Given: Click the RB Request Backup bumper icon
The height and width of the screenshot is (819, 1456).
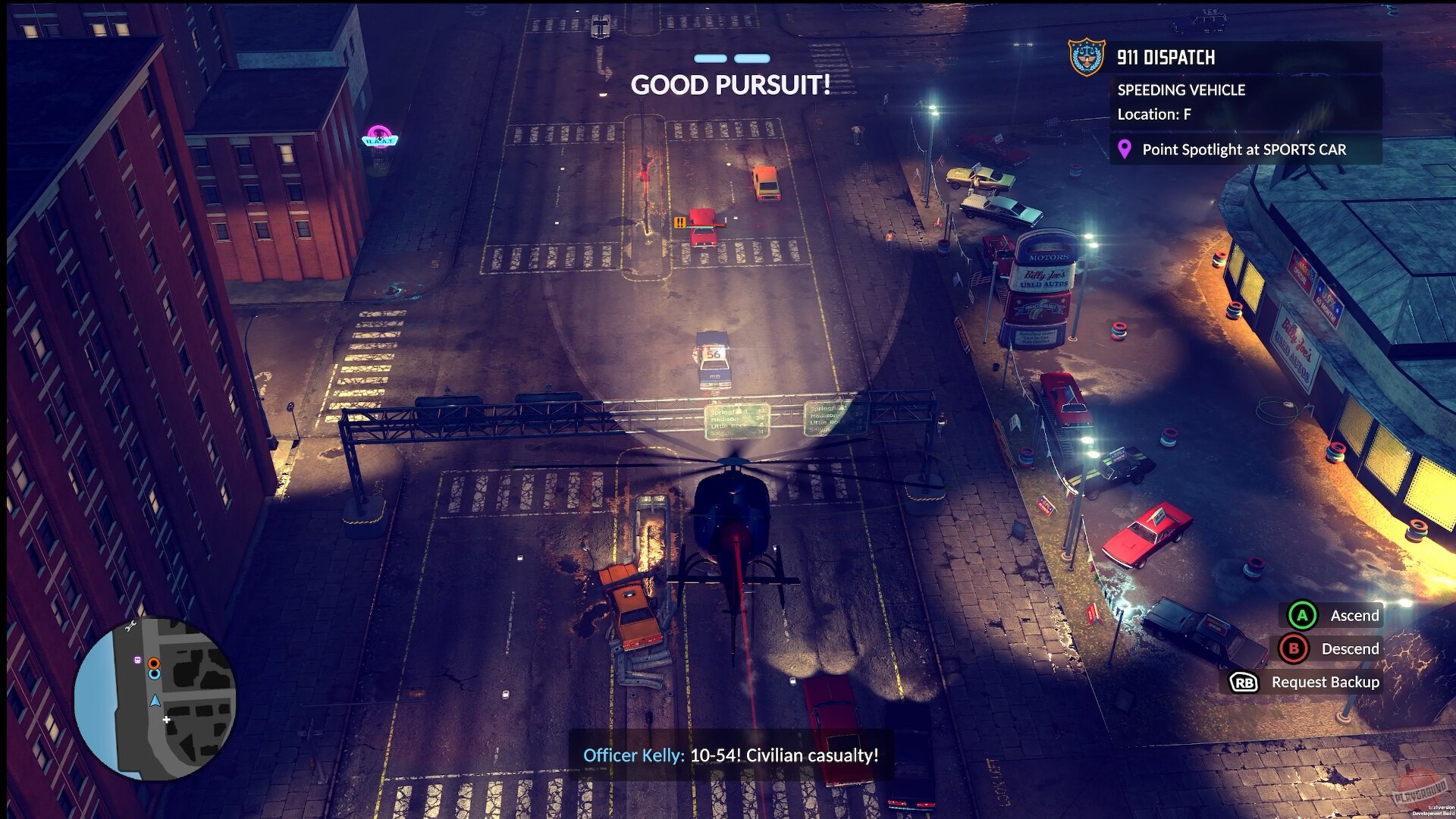Looking at the screenshot, I should 1243,682.
